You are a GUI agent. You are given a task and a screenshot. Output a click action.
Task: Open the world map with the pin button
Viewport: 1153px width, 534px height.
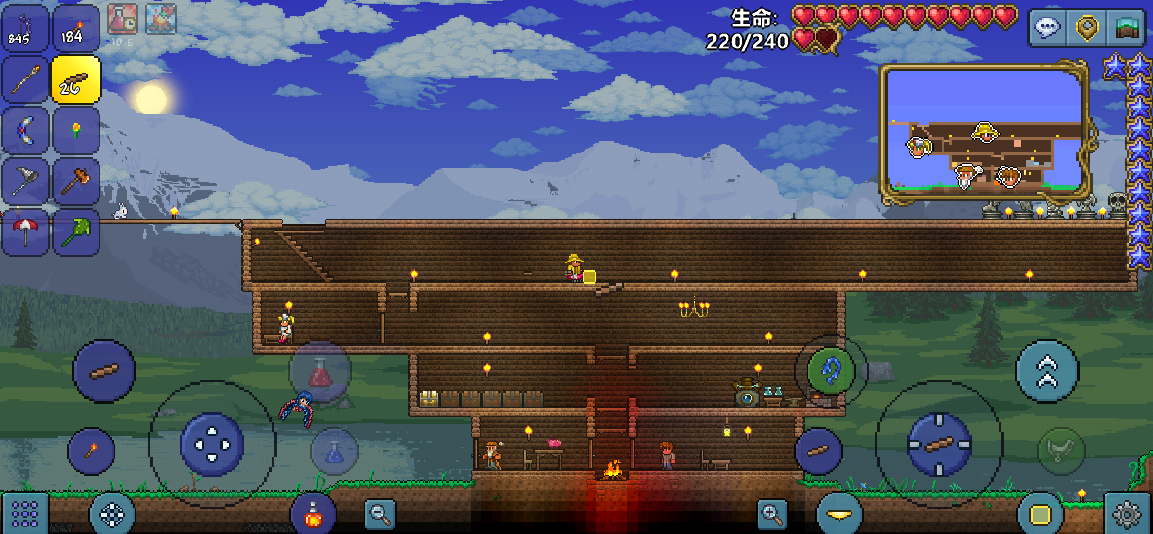click(x=1087, y=27)
